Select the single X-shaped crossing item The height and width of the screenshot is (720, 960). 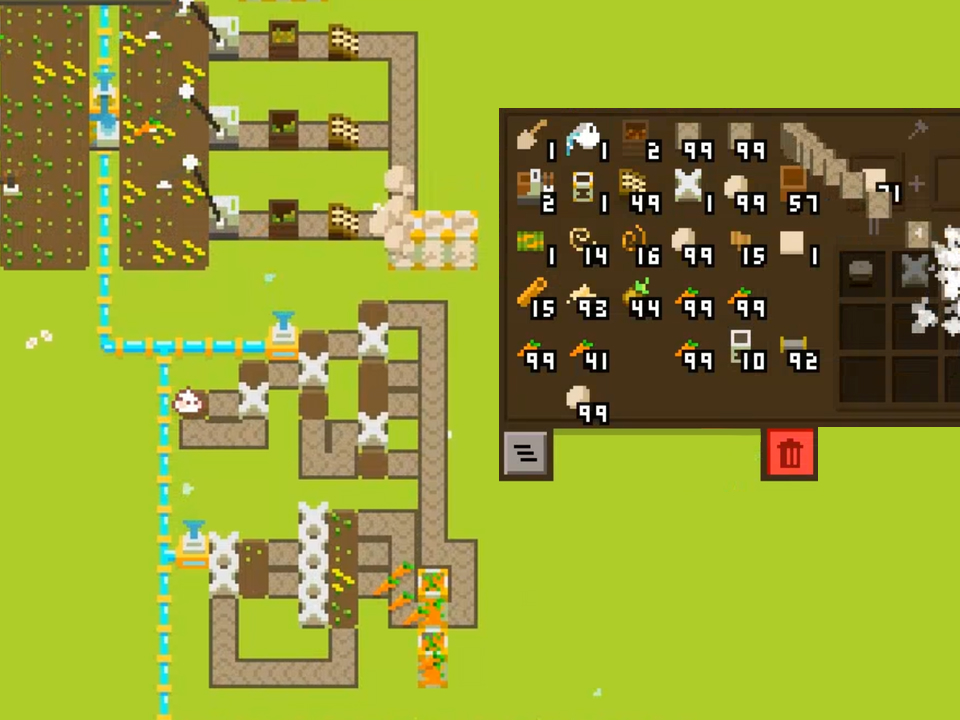(690, 190)
